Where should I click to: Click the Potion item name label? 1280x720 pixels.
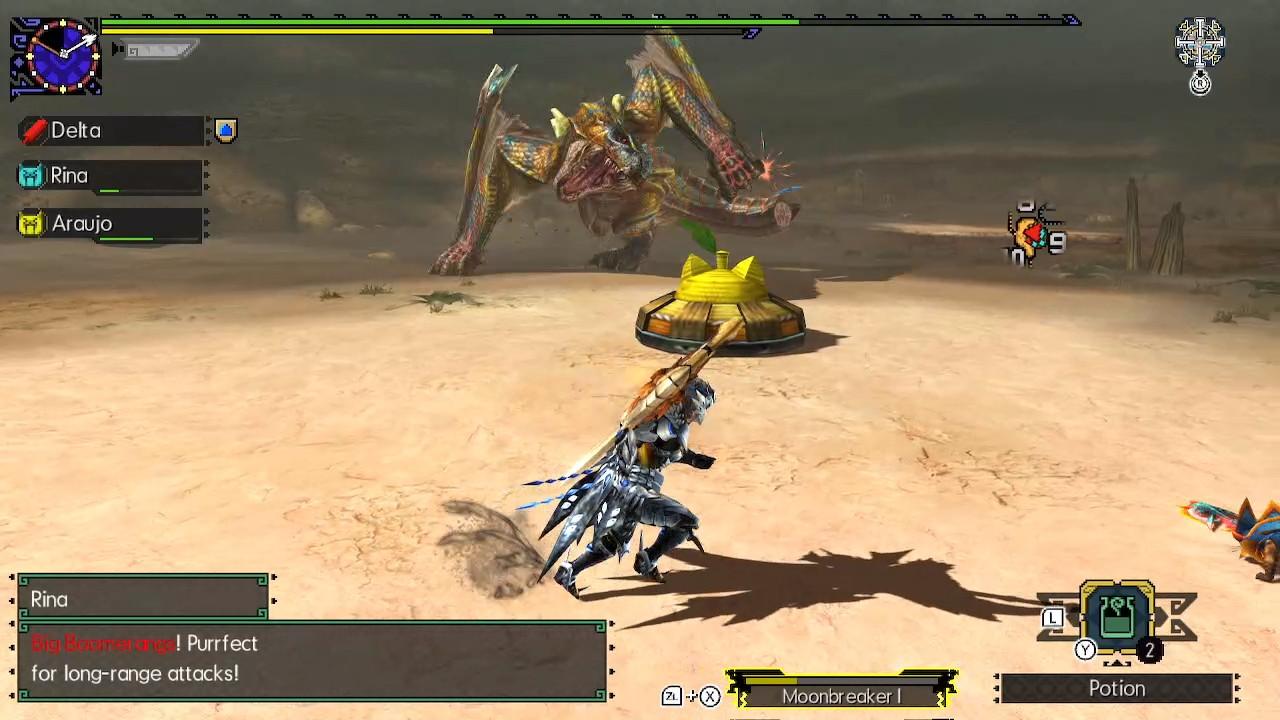(1116, 689)
